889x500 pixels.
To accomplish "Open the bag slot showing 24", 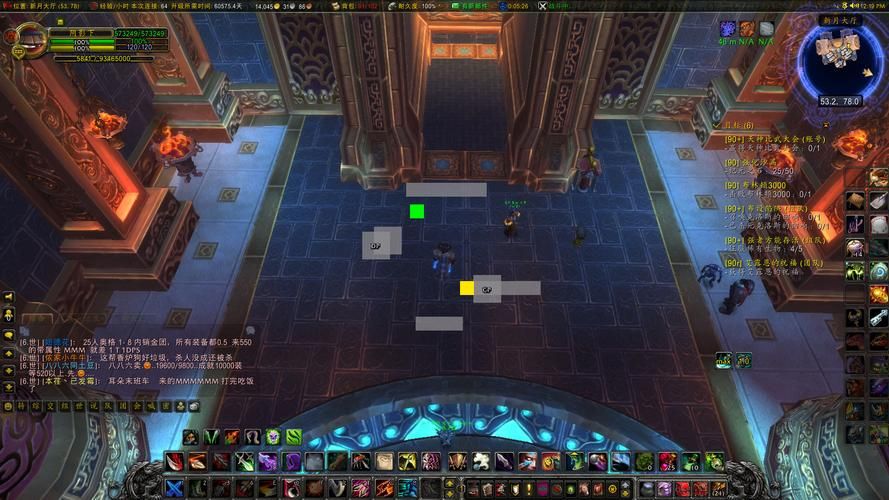I will coord(717,488).
